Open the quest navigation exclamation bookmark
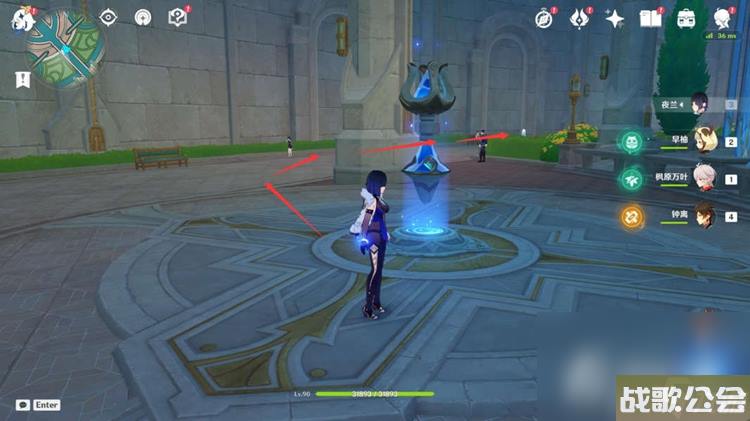The image size is (750, 421). pos(22,79)
